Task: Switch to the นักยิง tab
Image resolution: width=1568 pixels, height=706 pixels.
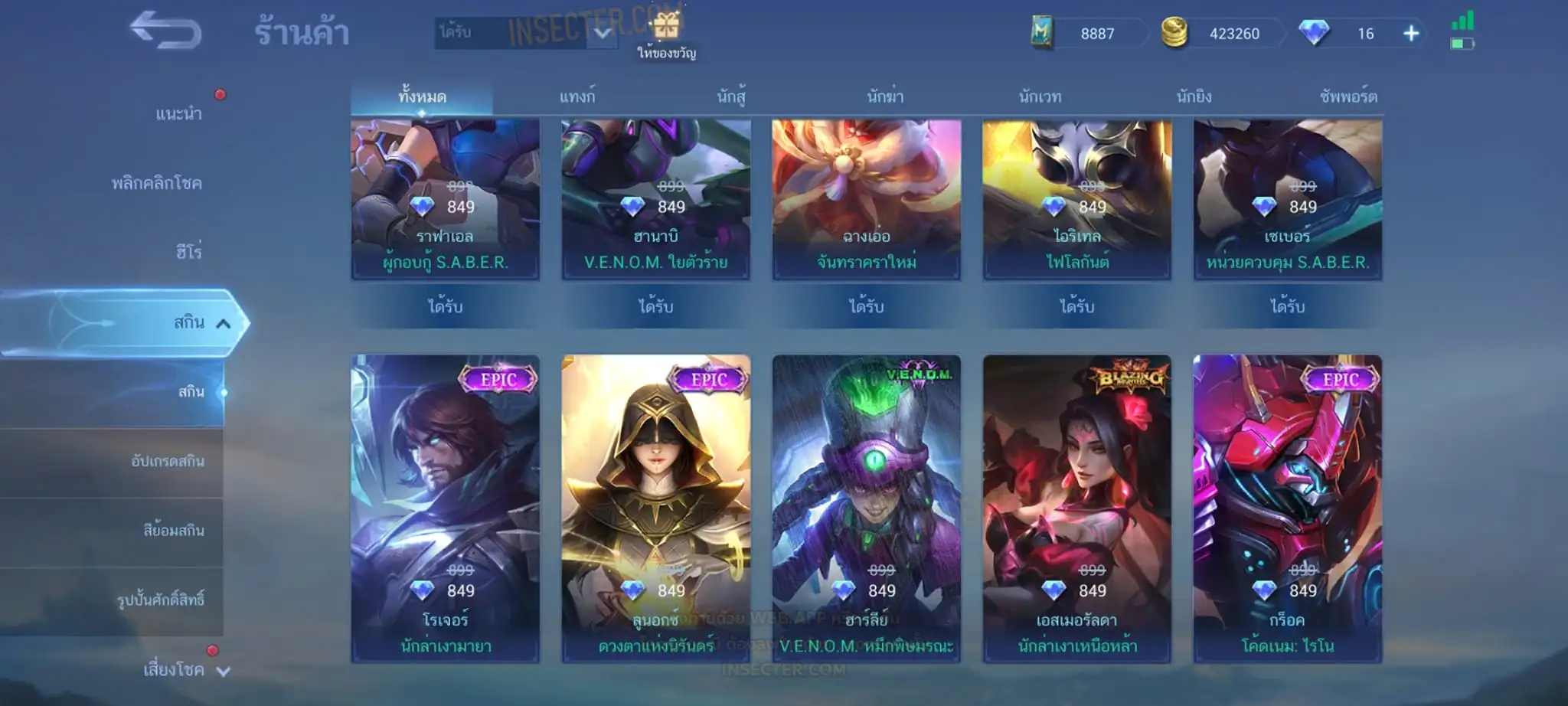Action: tap(1194, 97)
